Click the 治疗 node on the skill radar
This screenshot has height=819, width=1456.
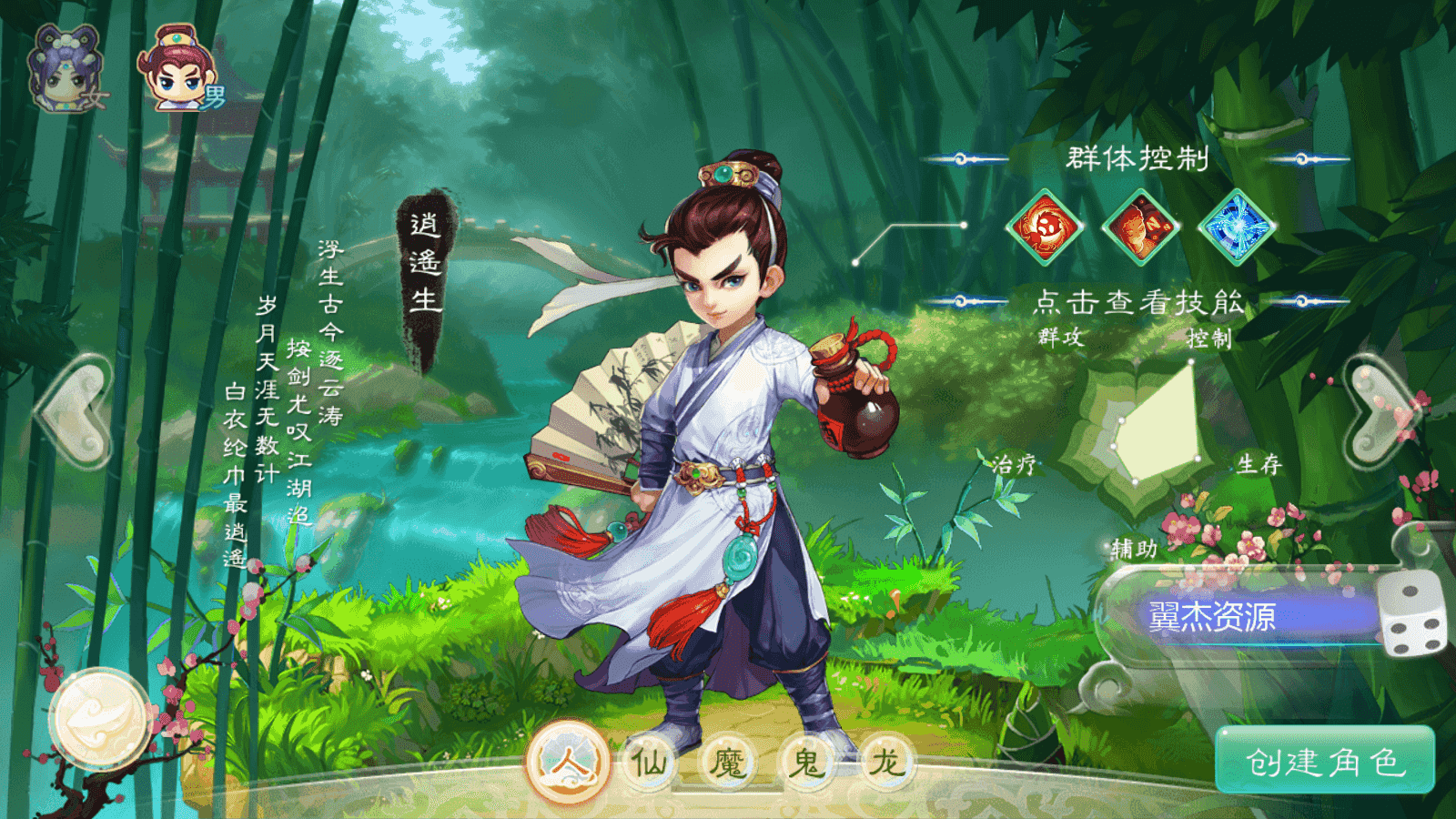1016,464
